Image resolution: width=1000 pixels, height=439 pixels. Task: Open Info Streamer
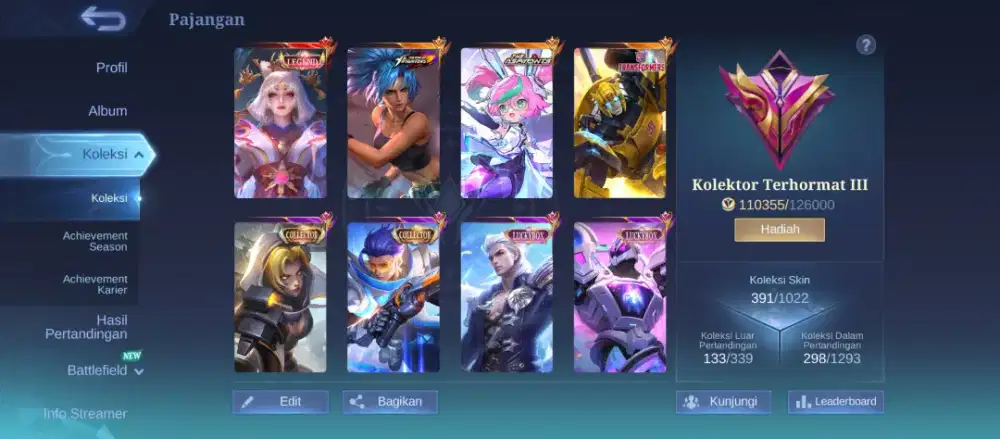click(85, 413)
